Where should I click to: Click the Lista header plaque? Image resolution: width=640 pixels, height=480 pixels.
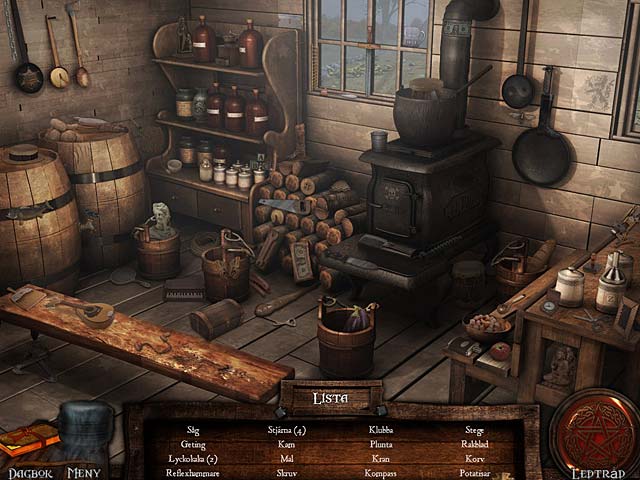coord(331,397)
